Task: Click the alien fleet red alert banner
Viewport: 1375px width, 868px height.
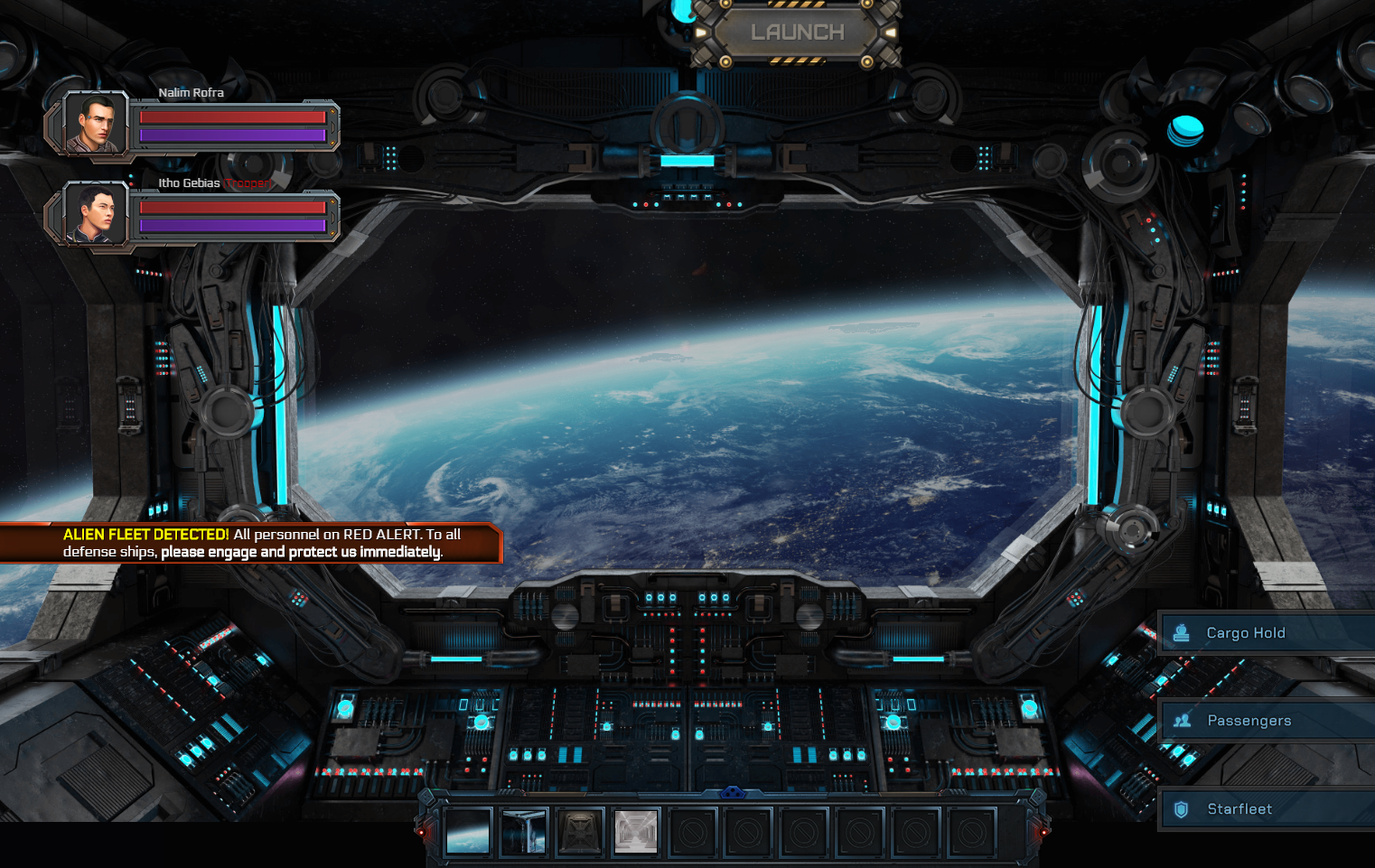Action: pos(251,543)
